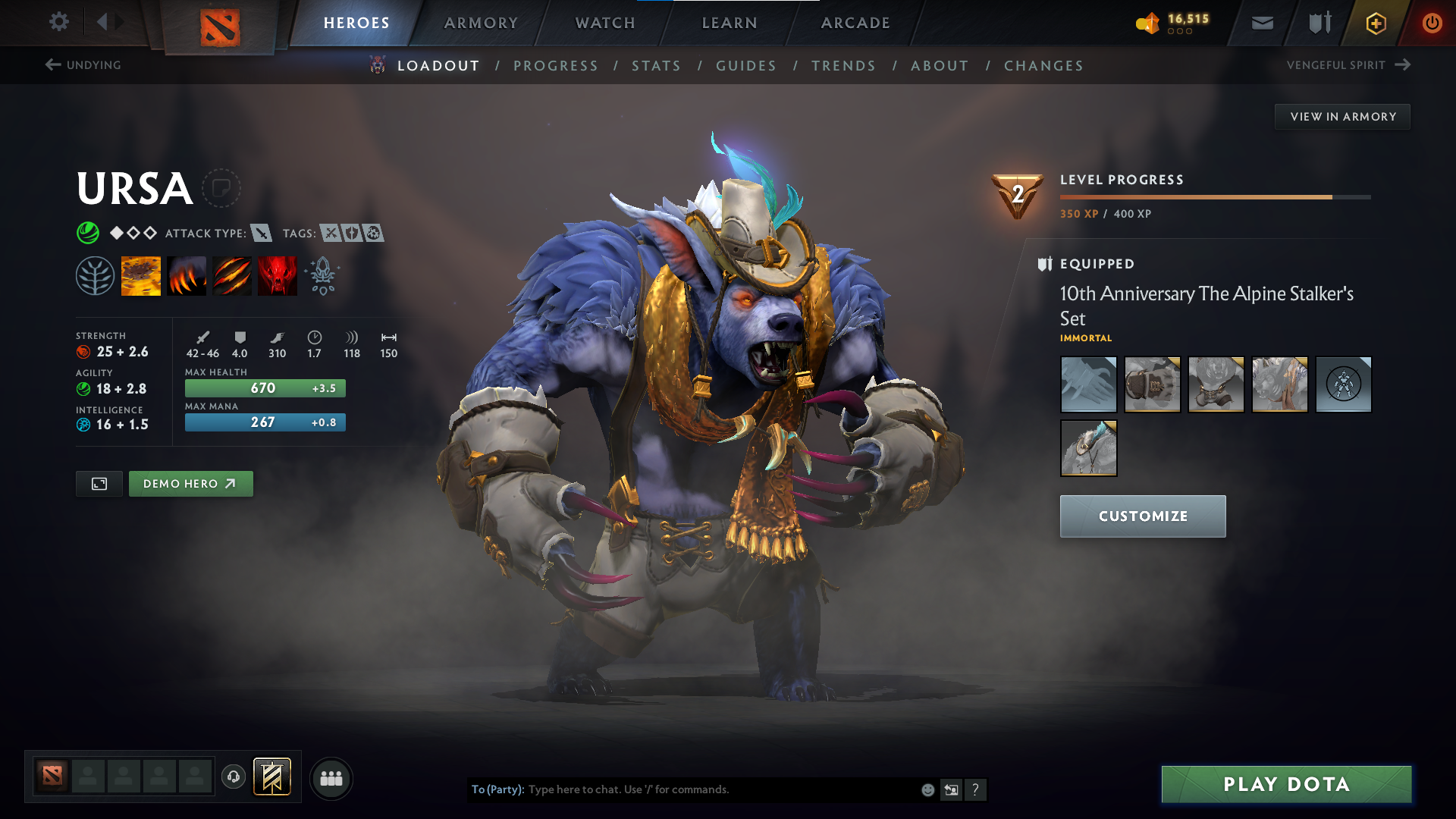Viewport: 1456px width, 819px height.
Task: Toggle Aghanim's Scepter upgrade indicator
Action: click(x=322, y=275)
